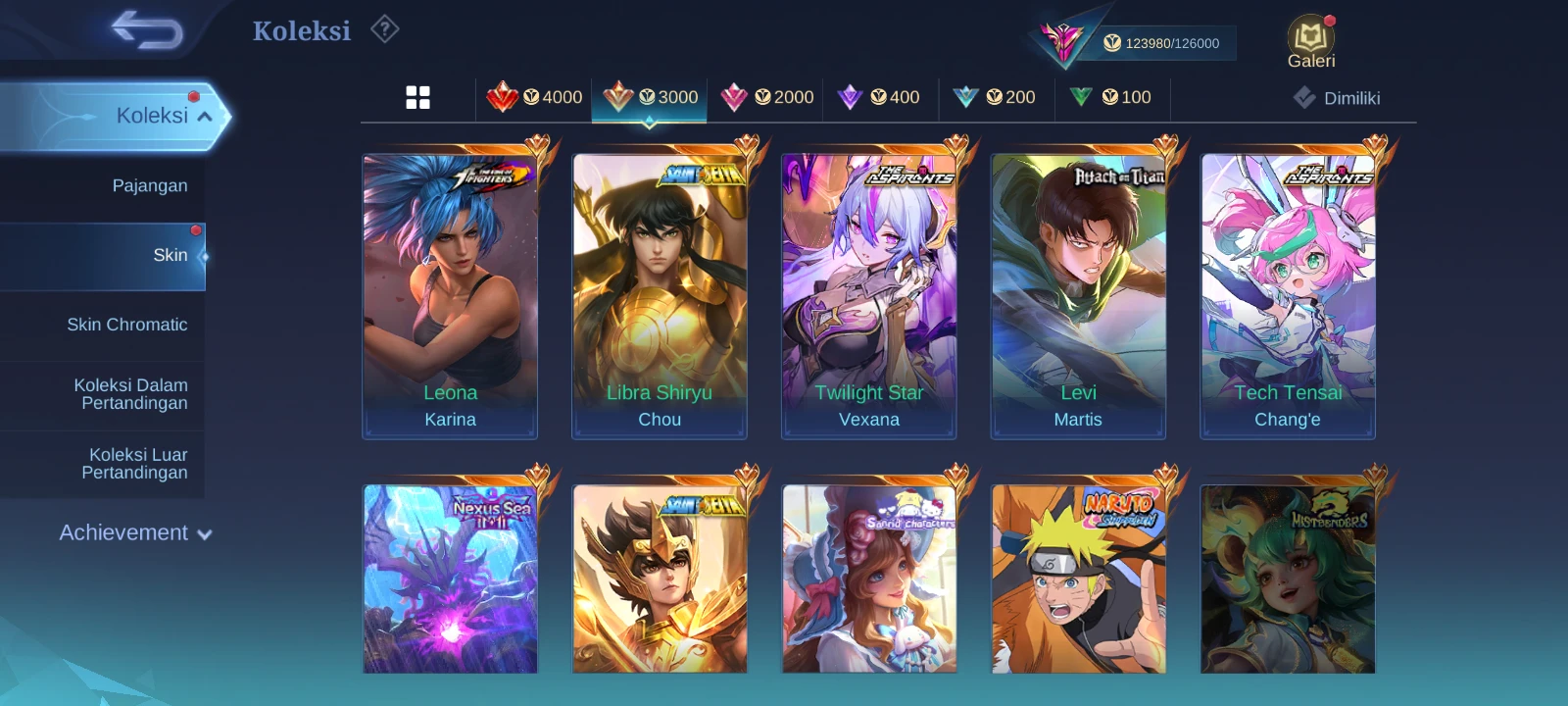Switch to the 4000 points tier tab
1568x706 pixels.
(534, 97)
